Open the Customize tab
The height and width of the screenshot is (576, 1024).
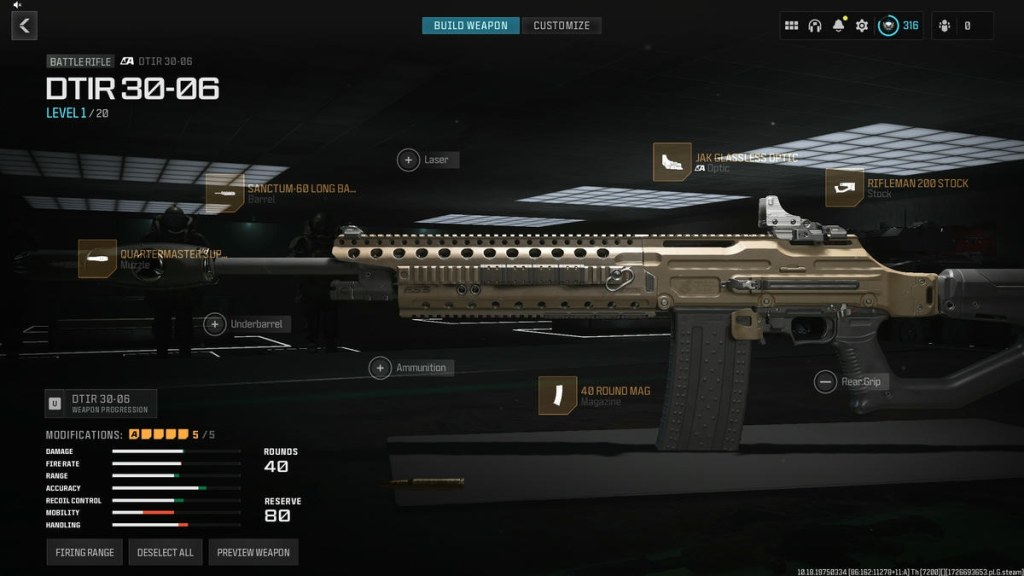tap(561, 26)
